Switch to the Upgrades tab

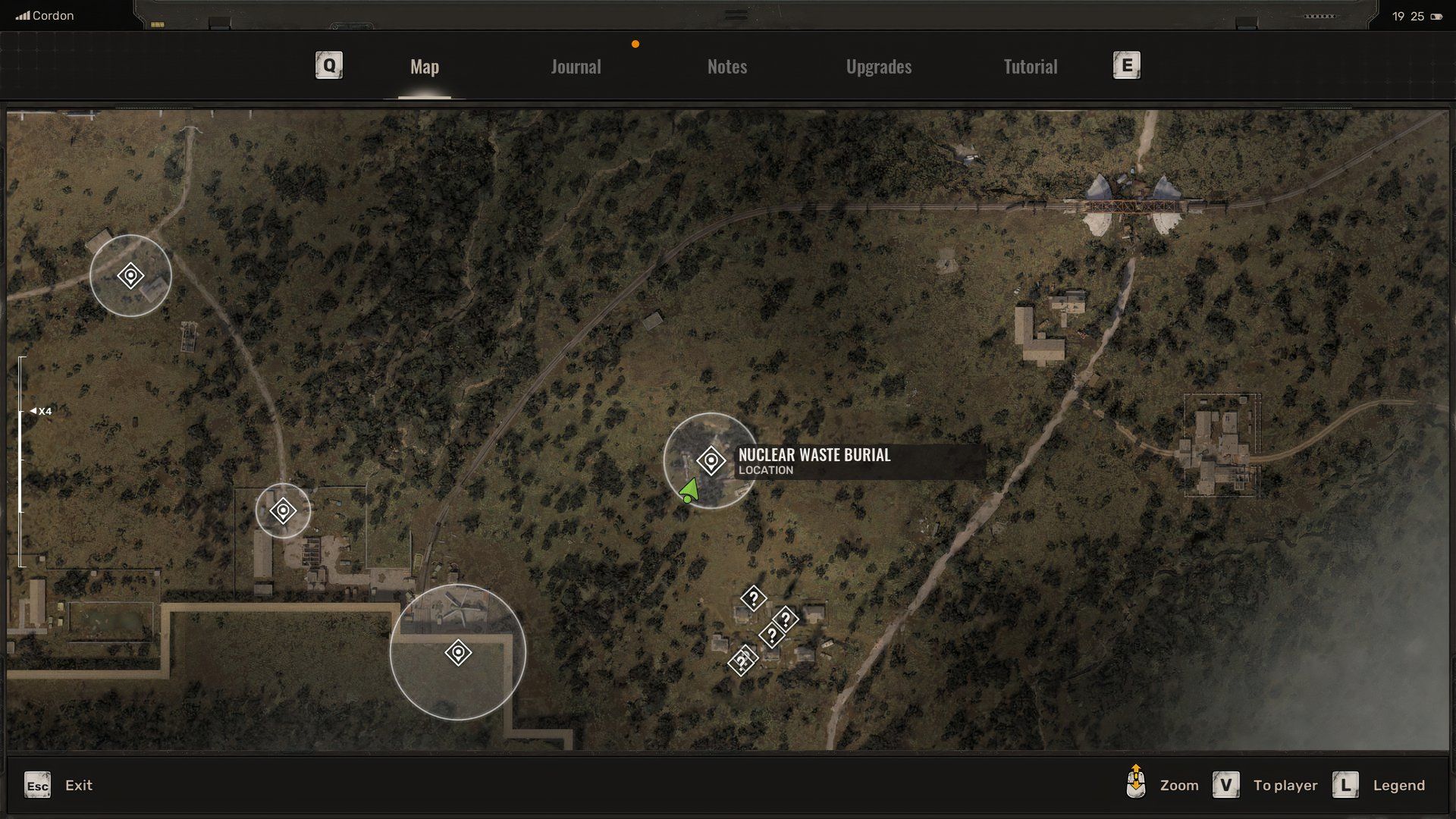(878, 66)
